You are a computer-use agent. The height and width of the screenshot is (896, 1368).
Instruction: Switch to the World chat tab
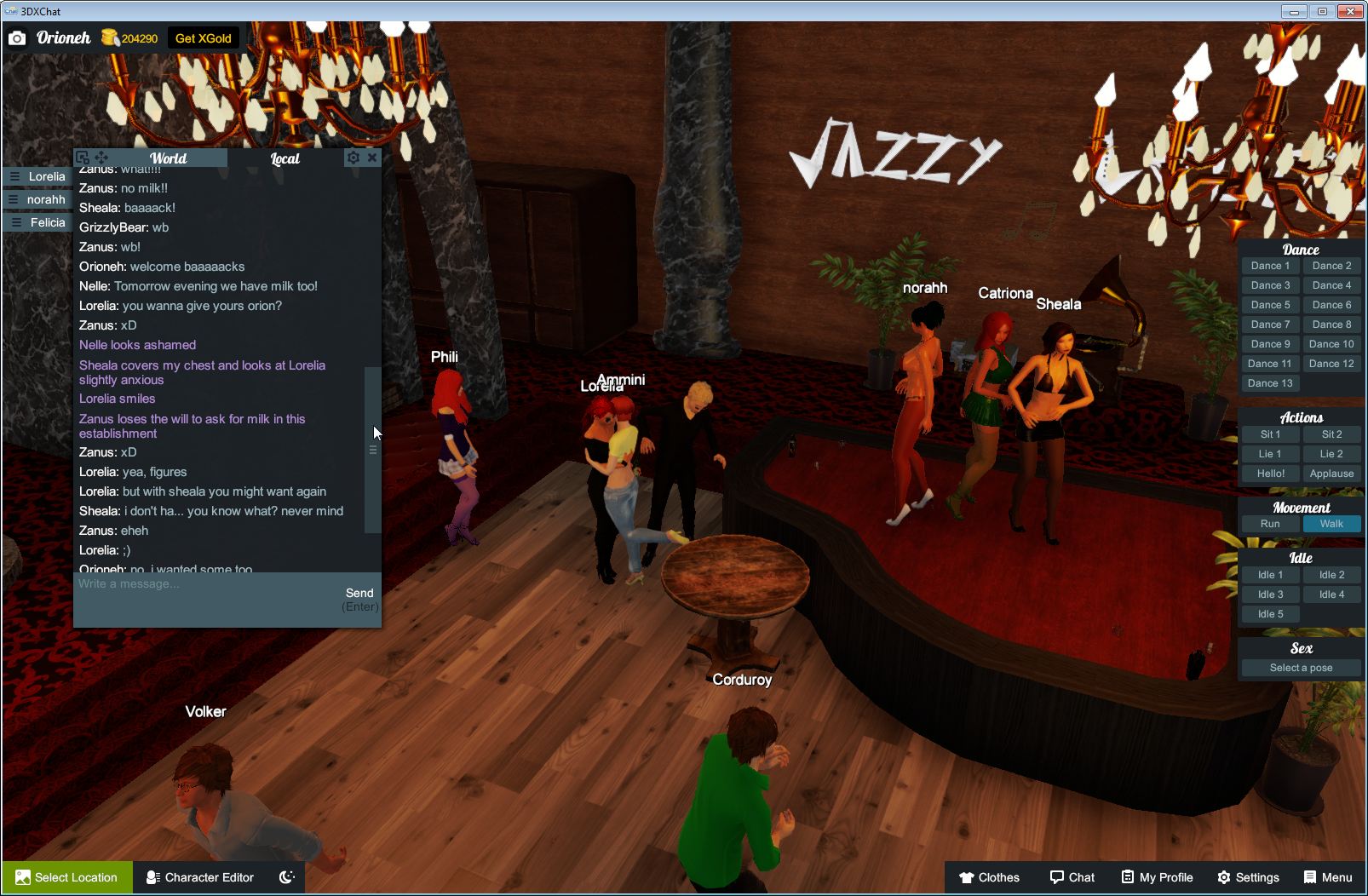coord(169,158)
